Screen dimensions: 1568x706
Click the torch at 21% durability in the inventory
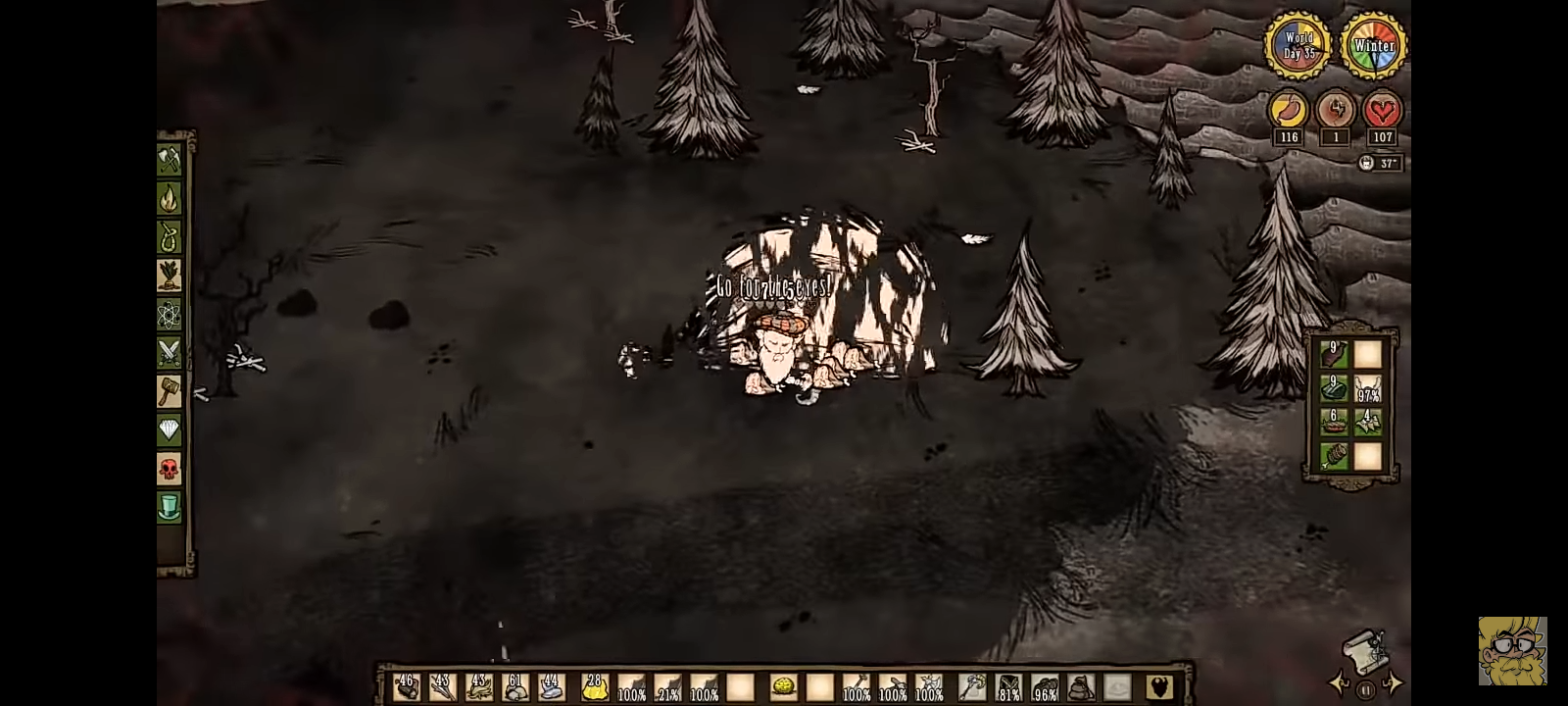(x=668, y=687)
